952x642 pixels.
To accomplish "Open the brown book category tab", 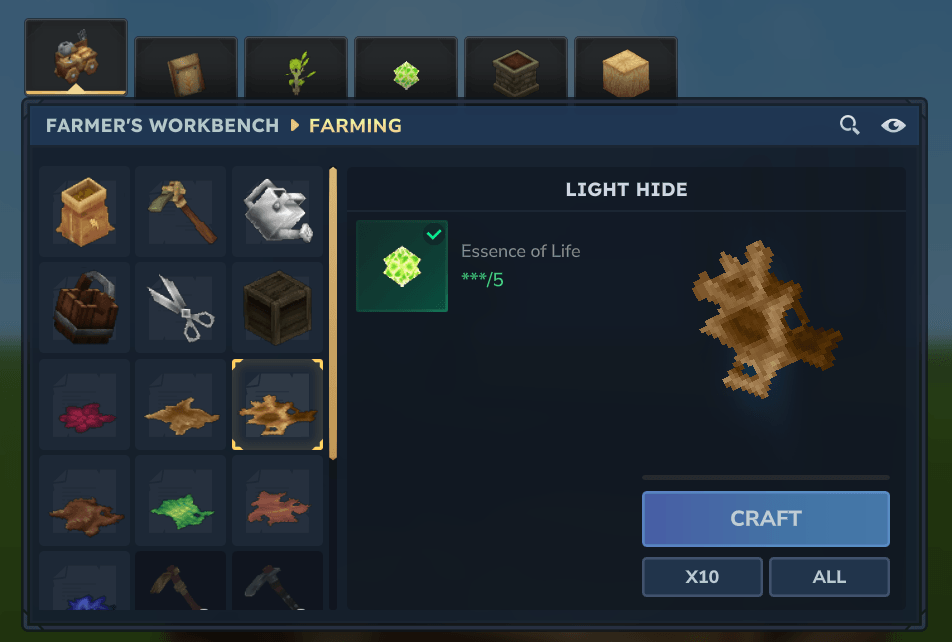I will [186, 72].
